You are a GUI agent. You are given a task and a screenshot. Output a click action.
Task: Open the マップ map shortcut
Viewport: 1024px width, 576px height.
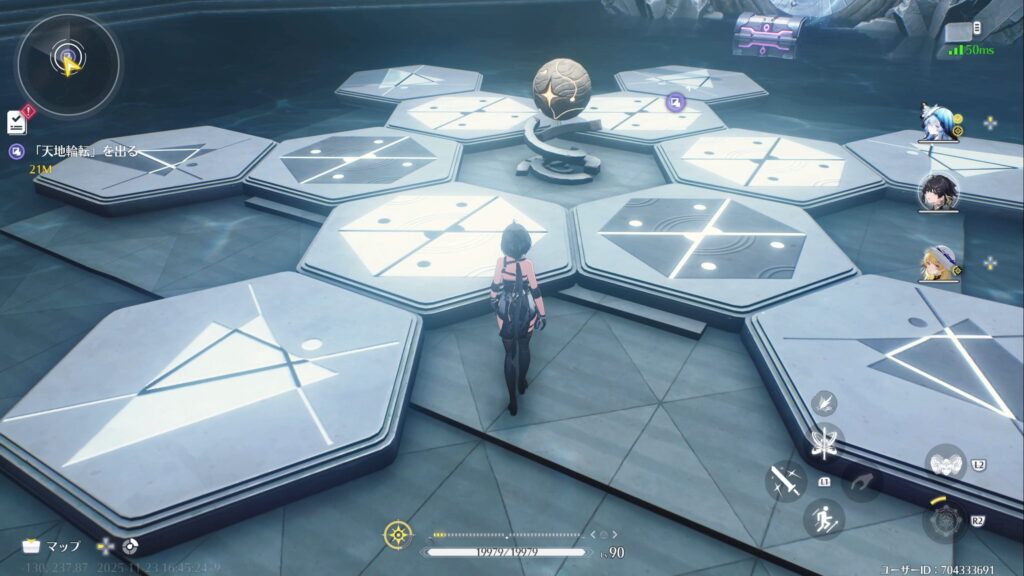tap(52, 546)
